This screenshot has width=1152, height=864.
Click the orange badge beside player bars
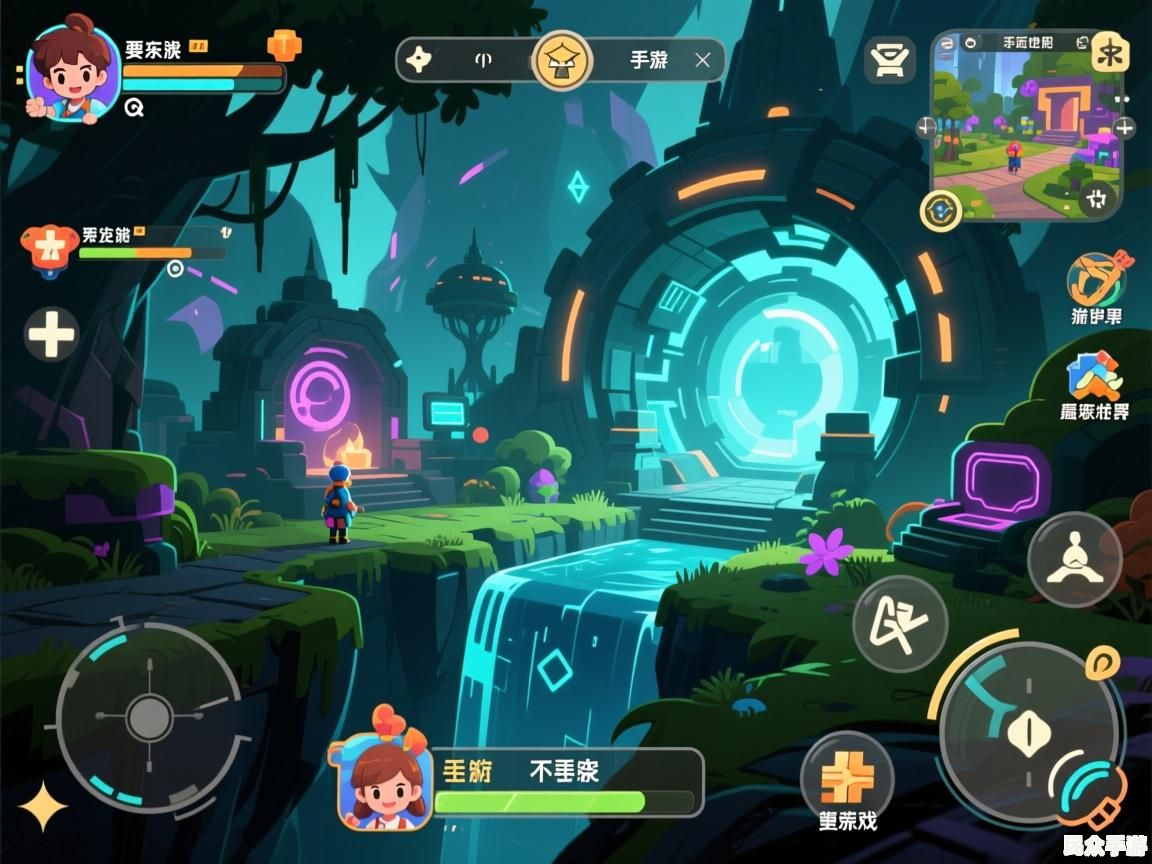pos(284,45)
